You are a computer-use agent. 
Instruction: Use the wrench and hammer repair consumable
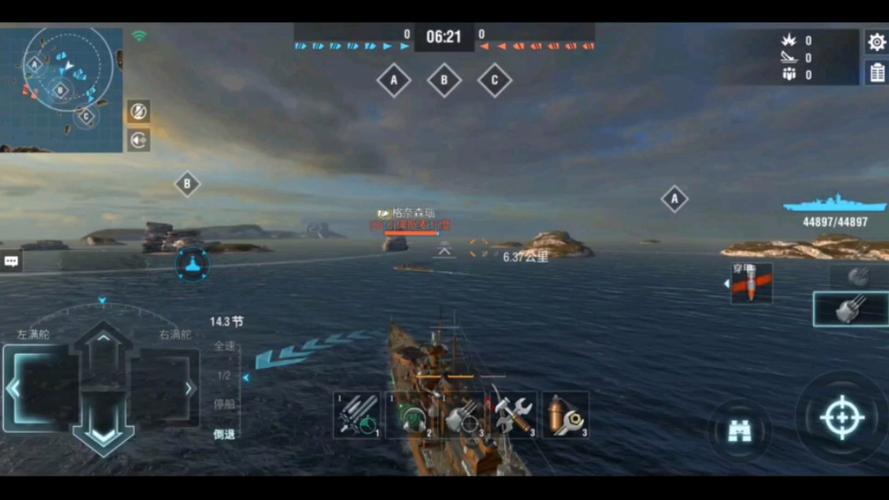[x=514, y=414]
